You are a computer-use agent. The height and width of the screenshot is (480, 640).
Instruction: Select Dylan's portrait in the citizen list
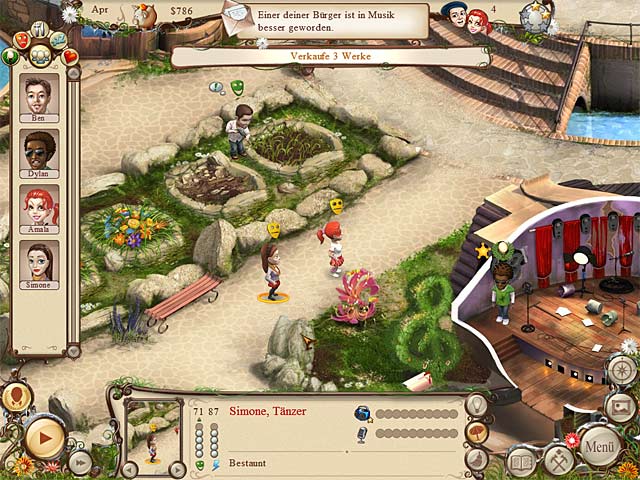39,152
